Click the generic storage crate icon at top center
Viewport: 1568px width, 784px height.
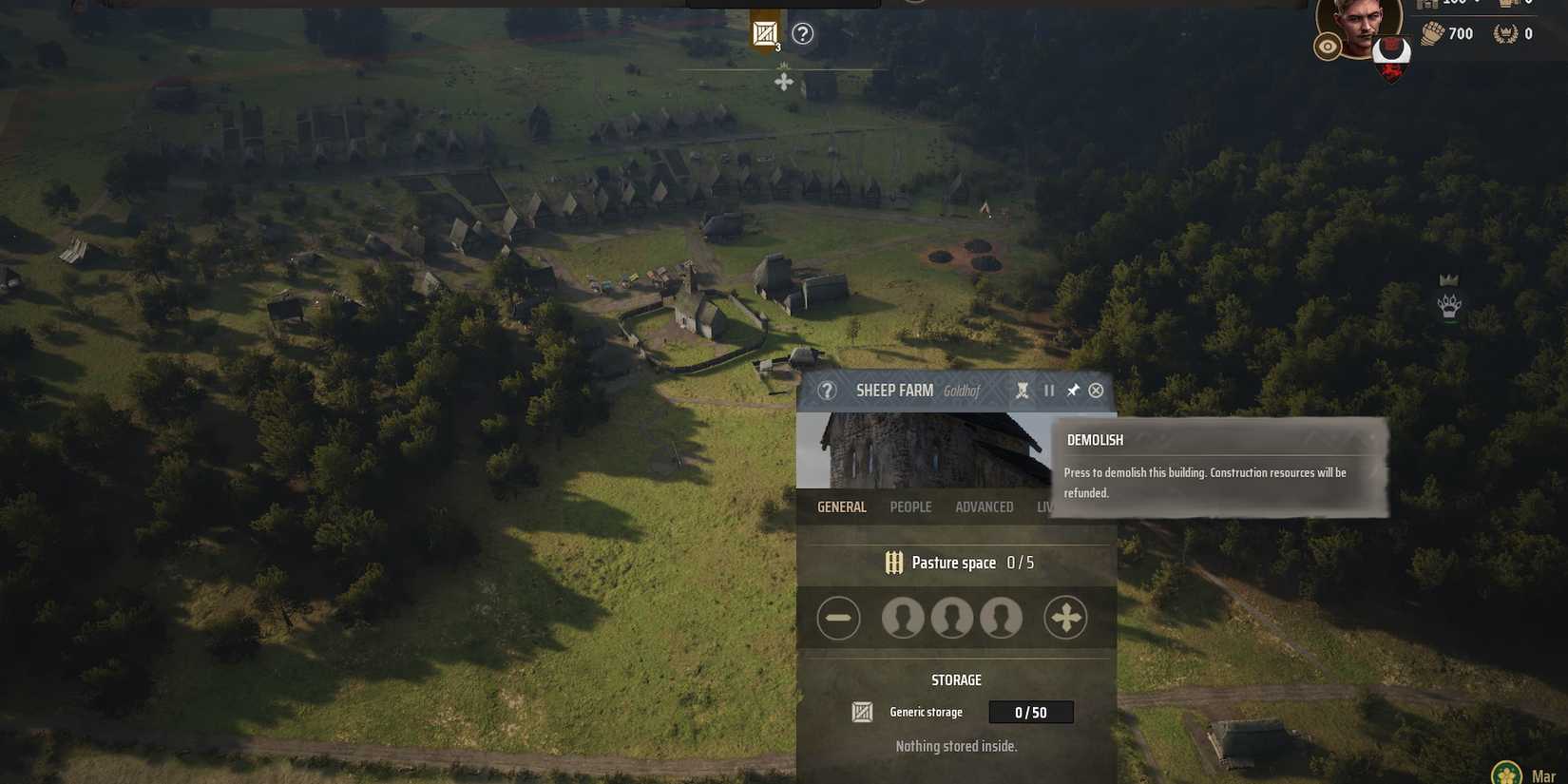(x=763, y=32)
